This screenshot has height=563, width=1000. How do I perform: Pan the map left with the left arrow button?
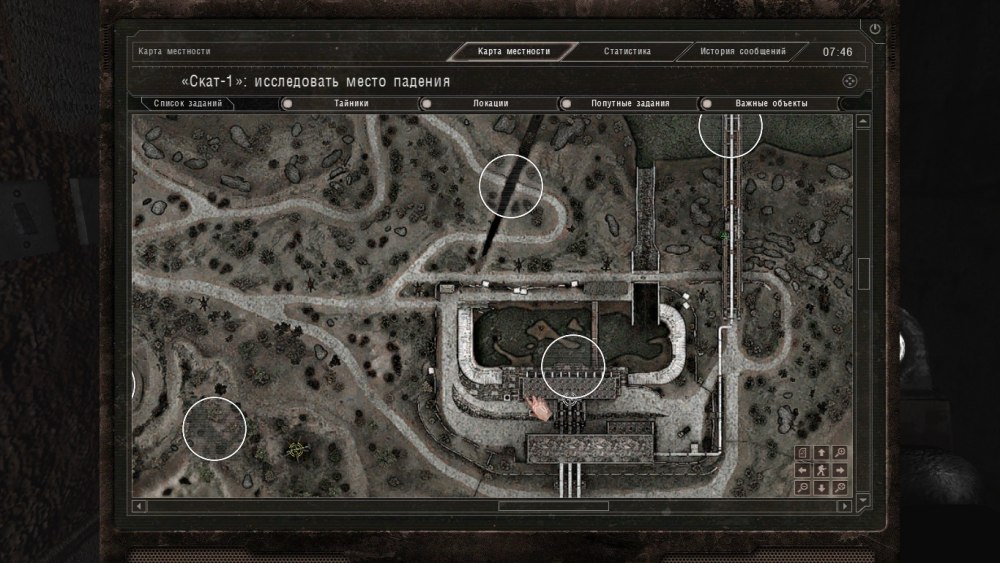coord(803,470)
